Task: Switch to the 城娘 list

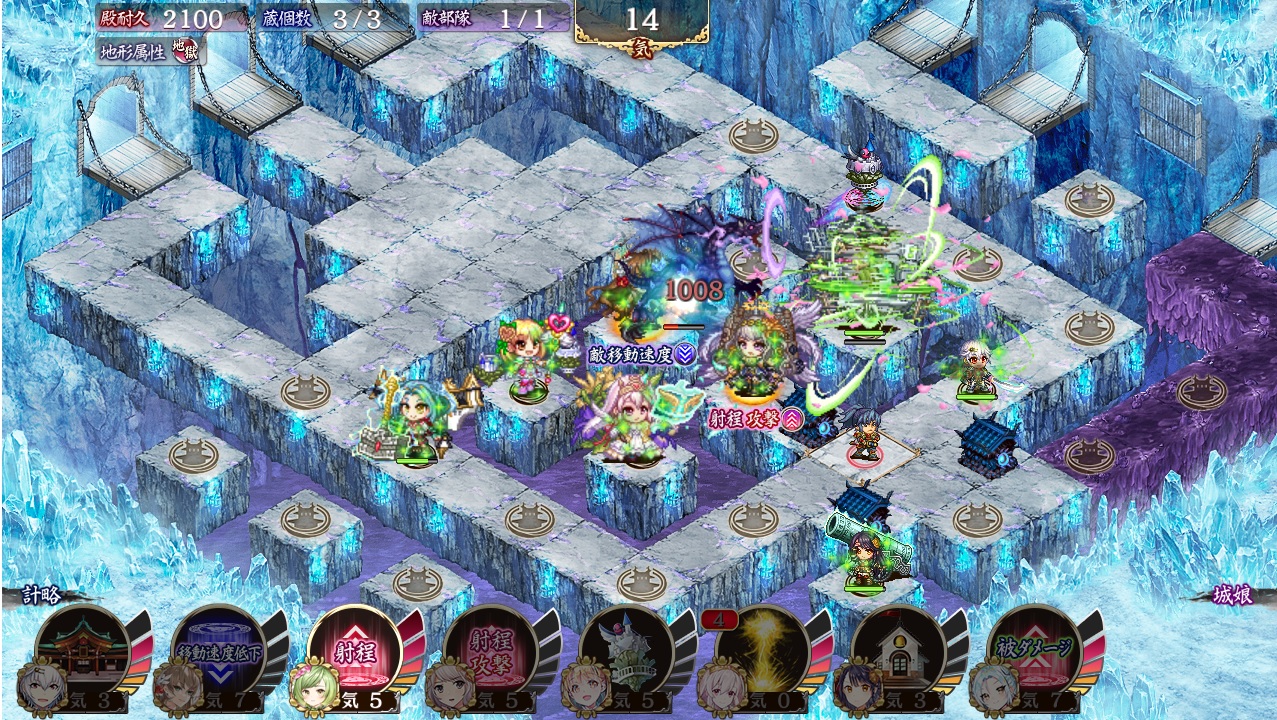Action: pos(1232,594)
